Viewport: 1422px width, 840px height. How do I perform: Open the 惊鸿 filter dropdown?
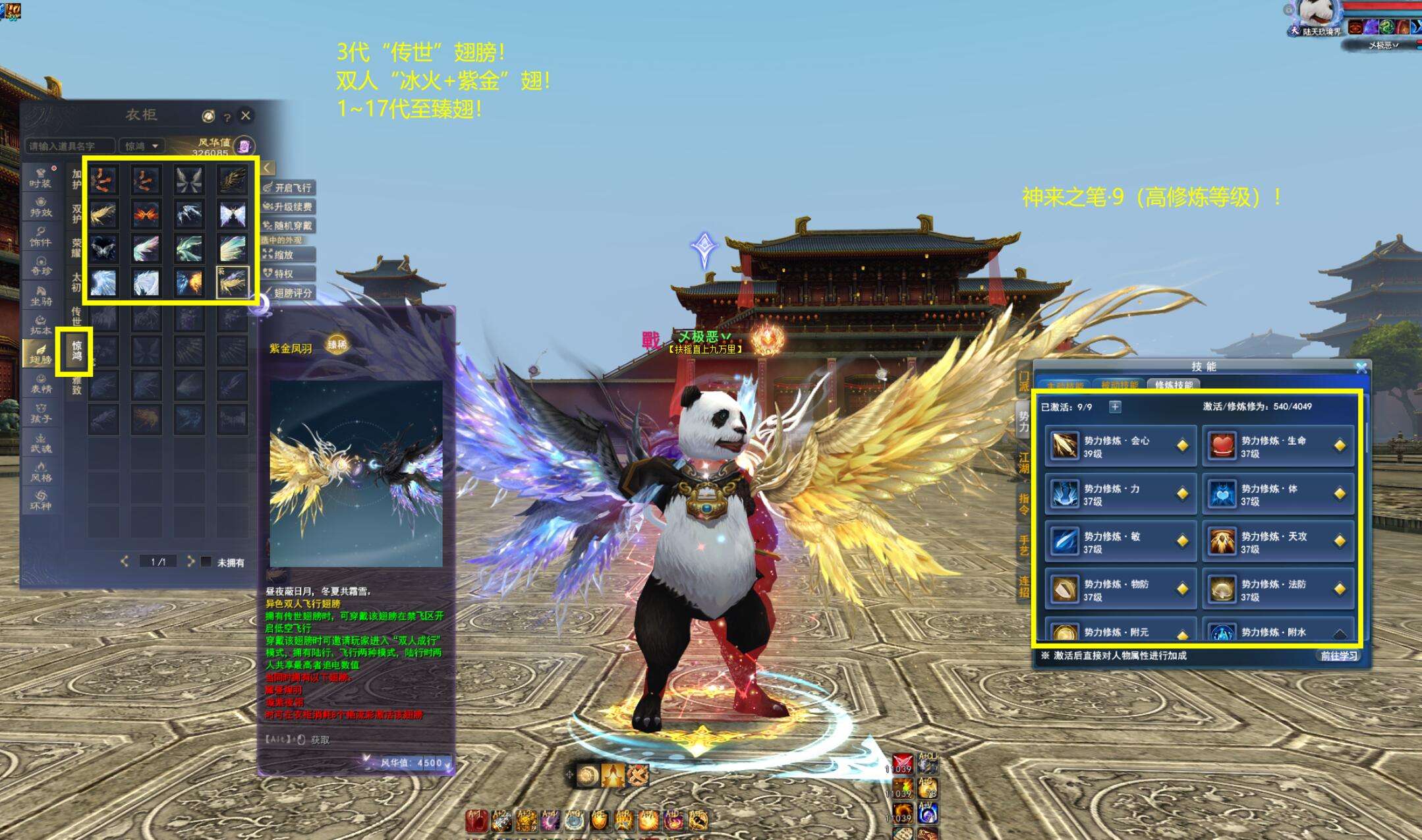point(142,146)
